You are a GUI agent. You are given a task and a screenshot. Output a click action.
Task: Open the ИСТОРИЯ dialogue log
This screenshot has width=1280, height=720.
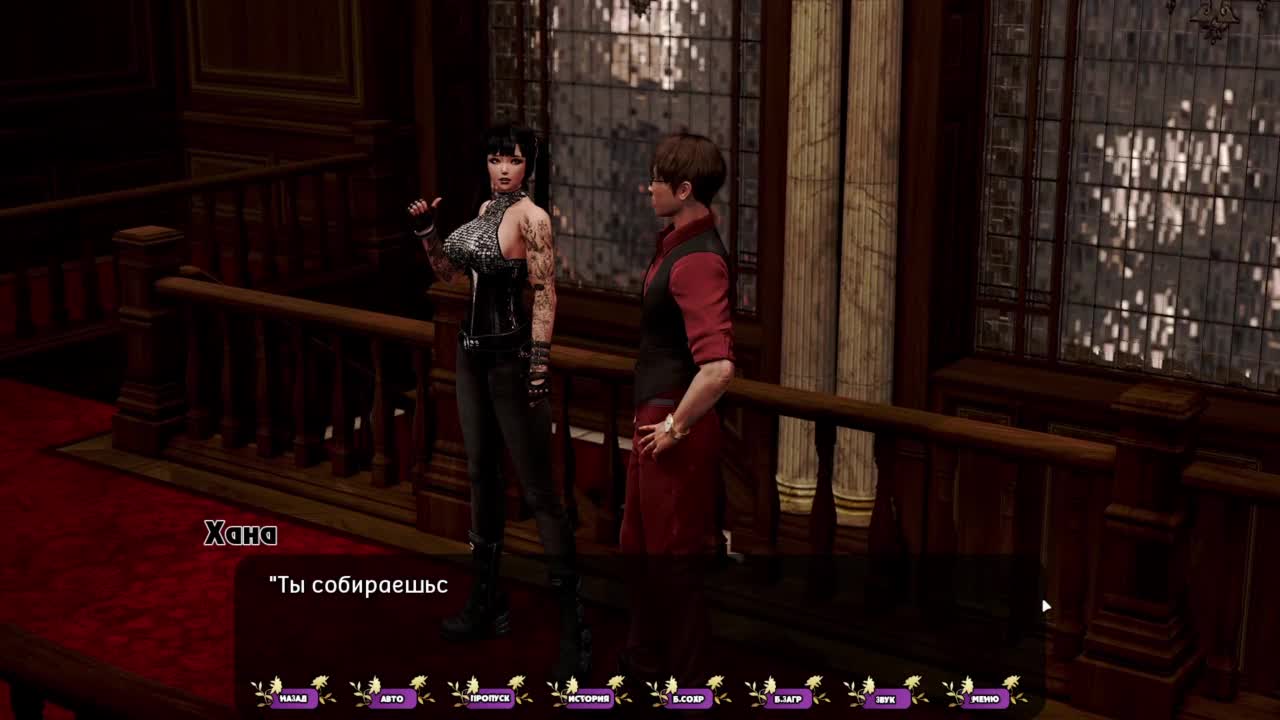pyautogui.click(x=589, y=698)
